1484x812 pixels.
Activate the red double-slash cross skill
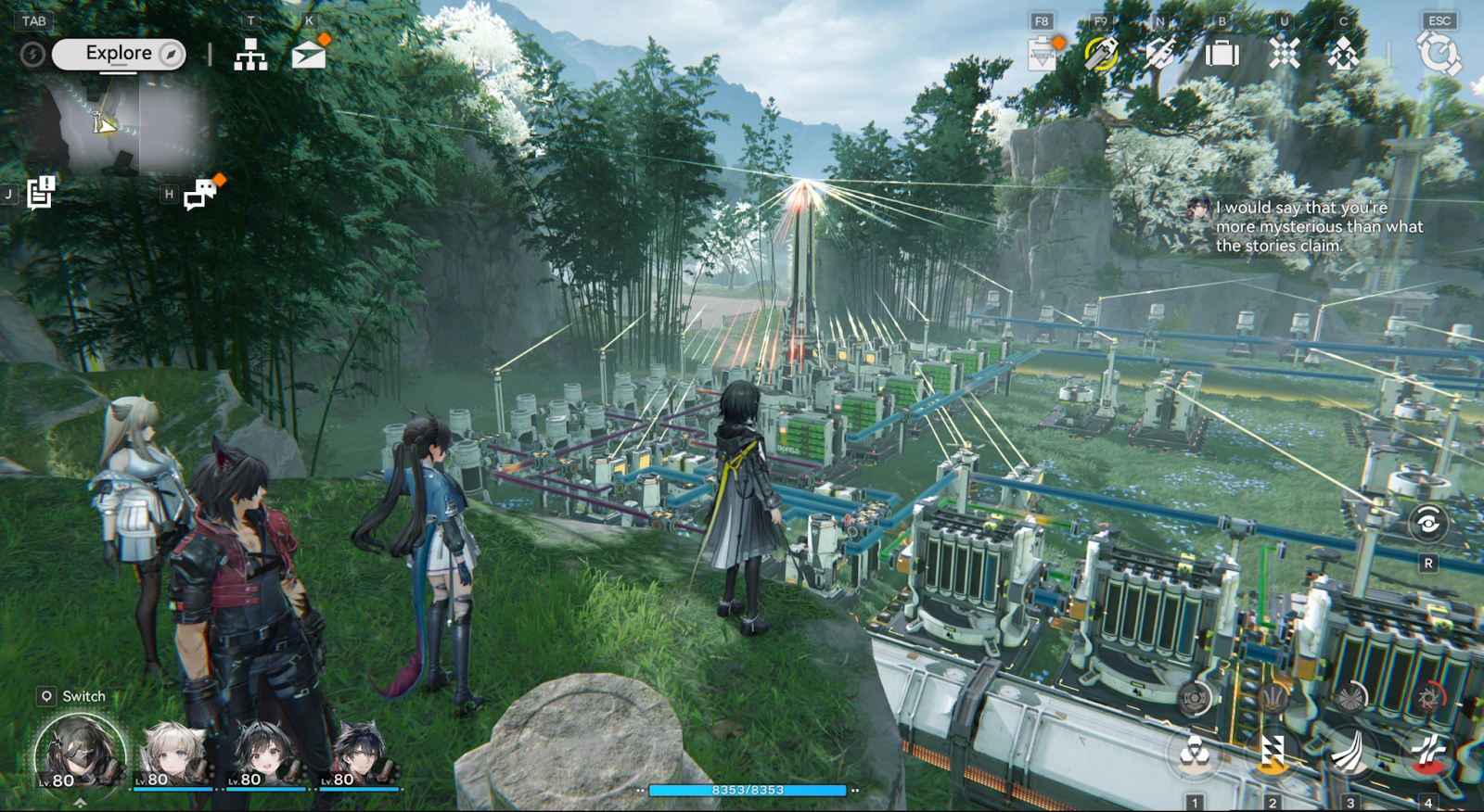pos(1428,753)
